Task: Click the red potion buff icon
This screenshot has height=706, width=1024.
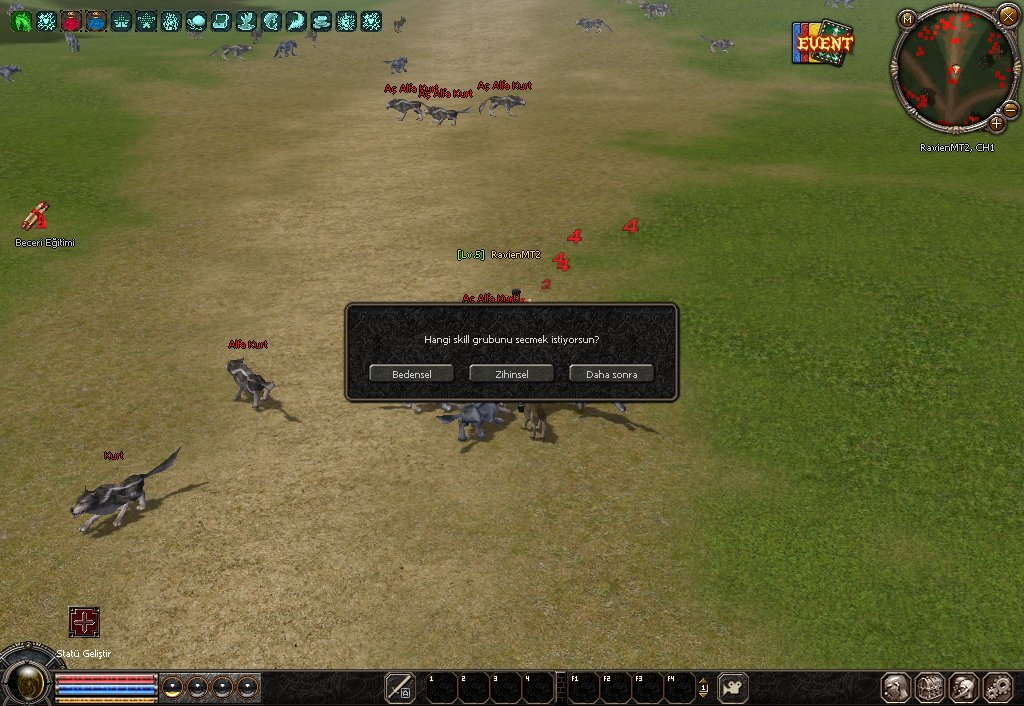Action: [71, 21]
